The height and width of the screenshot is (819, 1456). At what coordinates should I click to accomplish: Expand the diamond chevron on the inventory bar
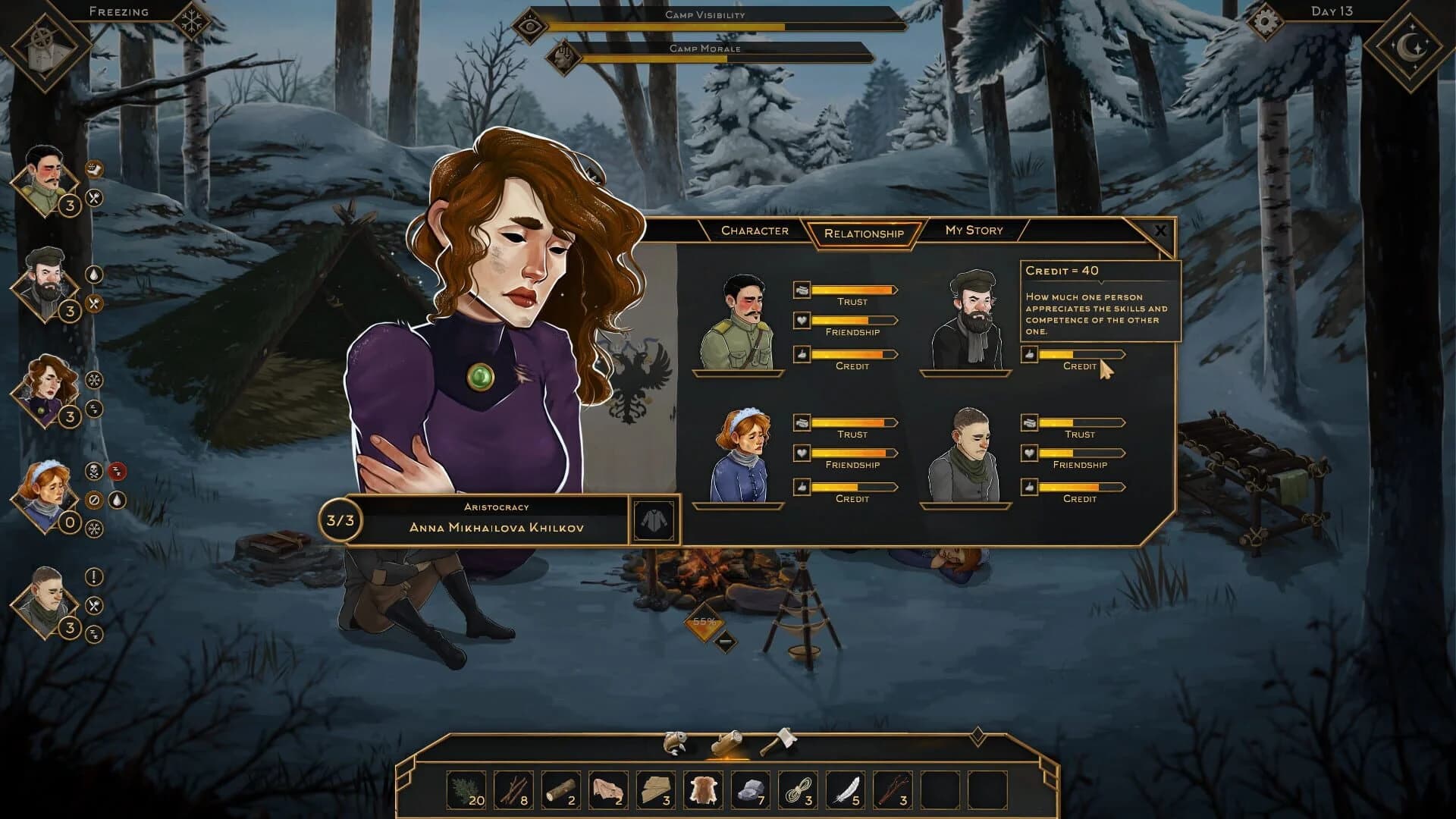click(x=978, y=735)
